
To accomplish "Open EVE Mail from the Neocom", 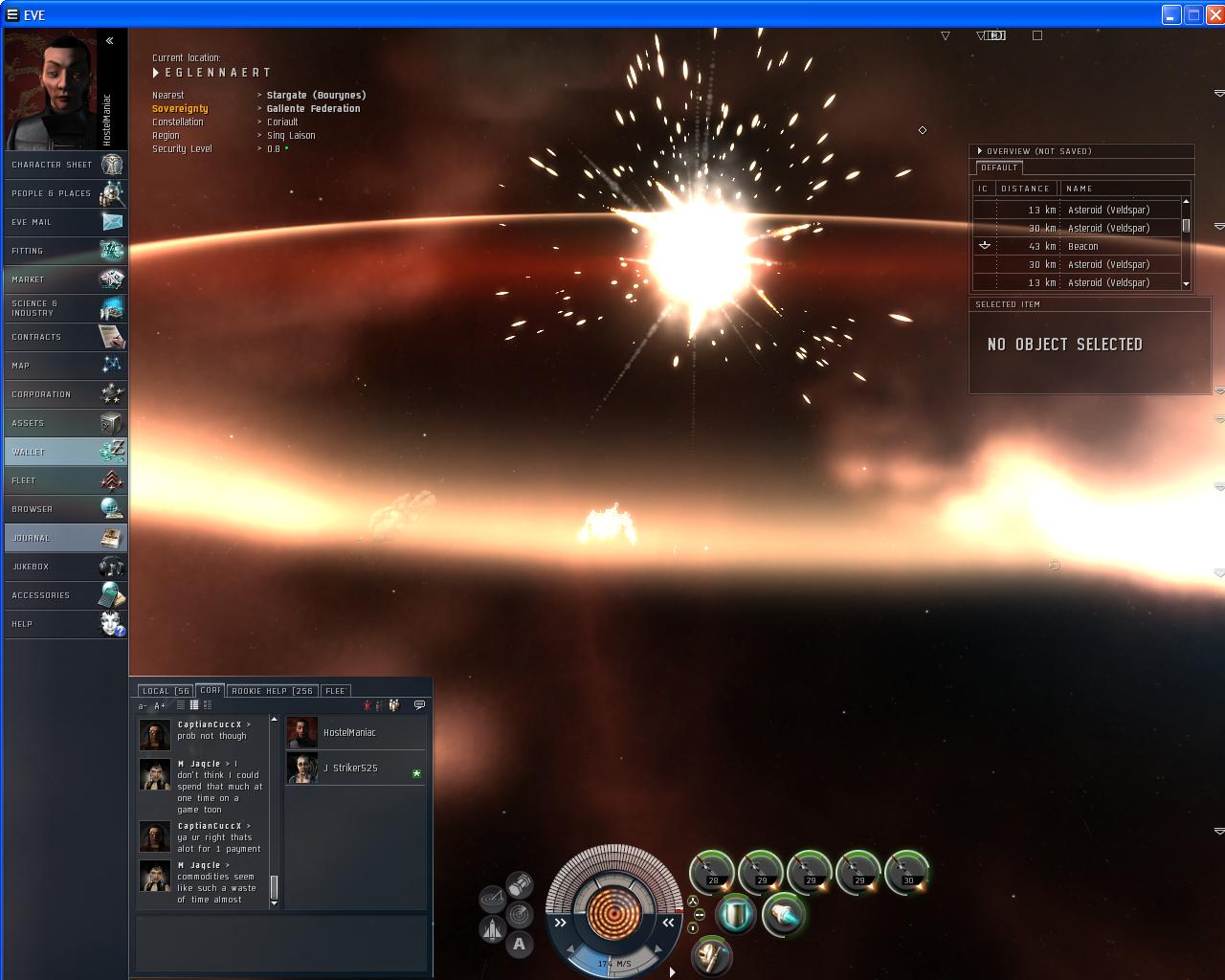I will click(64, 221).
